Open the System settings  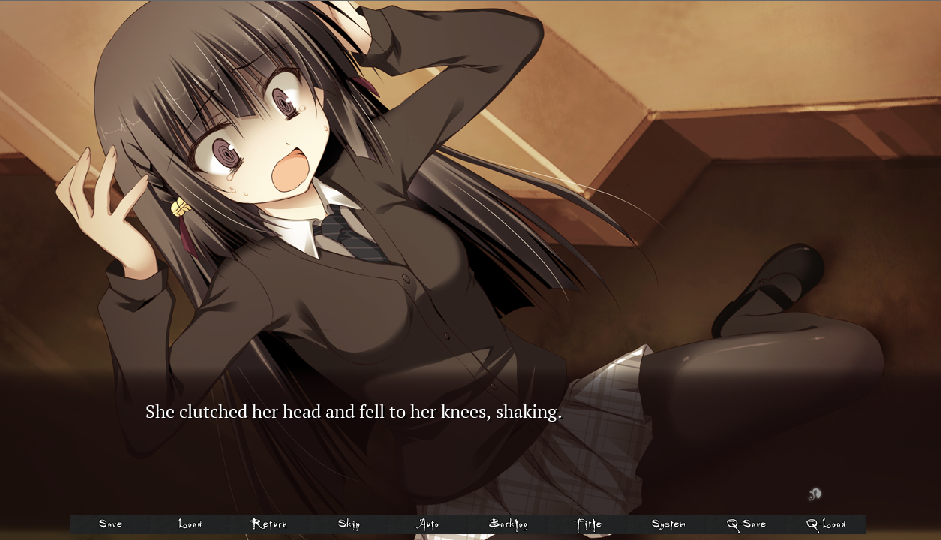(x=668, y=524)
